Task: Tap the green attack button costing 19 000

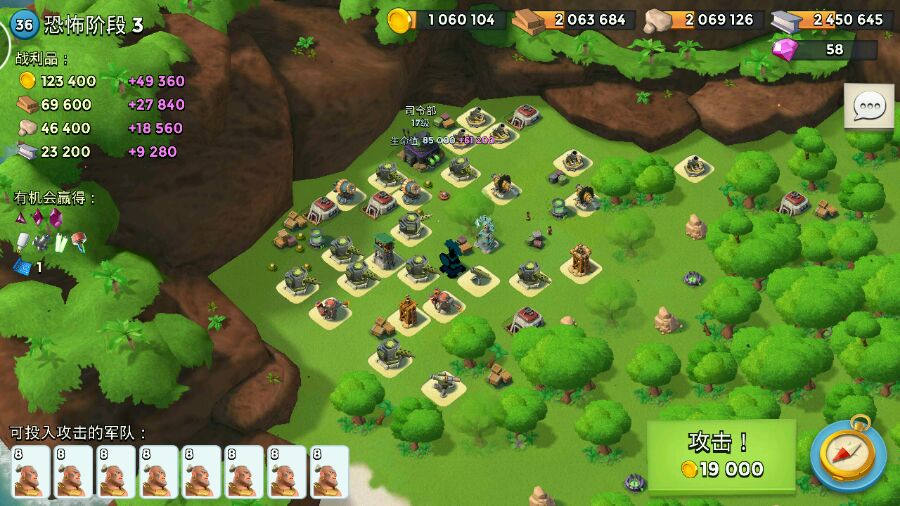Action: point(721,456)
